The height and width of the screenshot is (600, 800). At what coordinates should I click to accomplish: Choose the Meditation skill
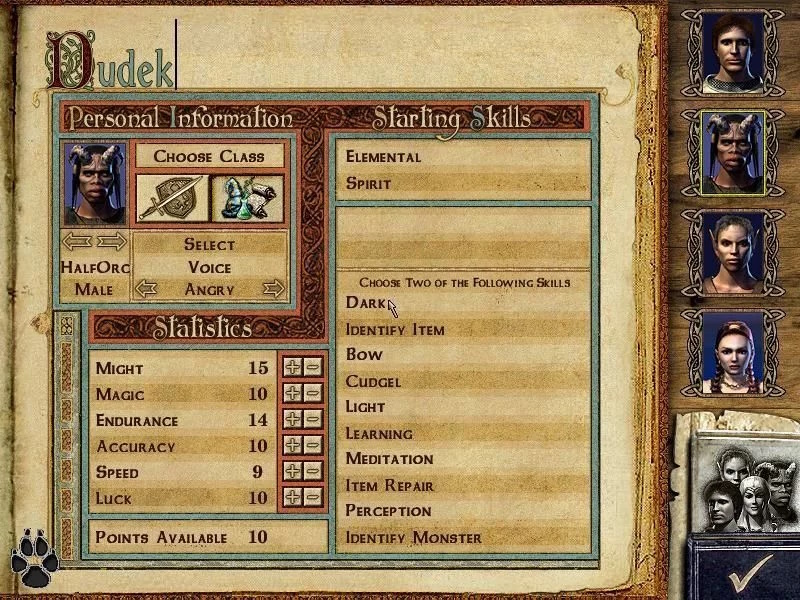pyautogui.click(x=389, y=459)
